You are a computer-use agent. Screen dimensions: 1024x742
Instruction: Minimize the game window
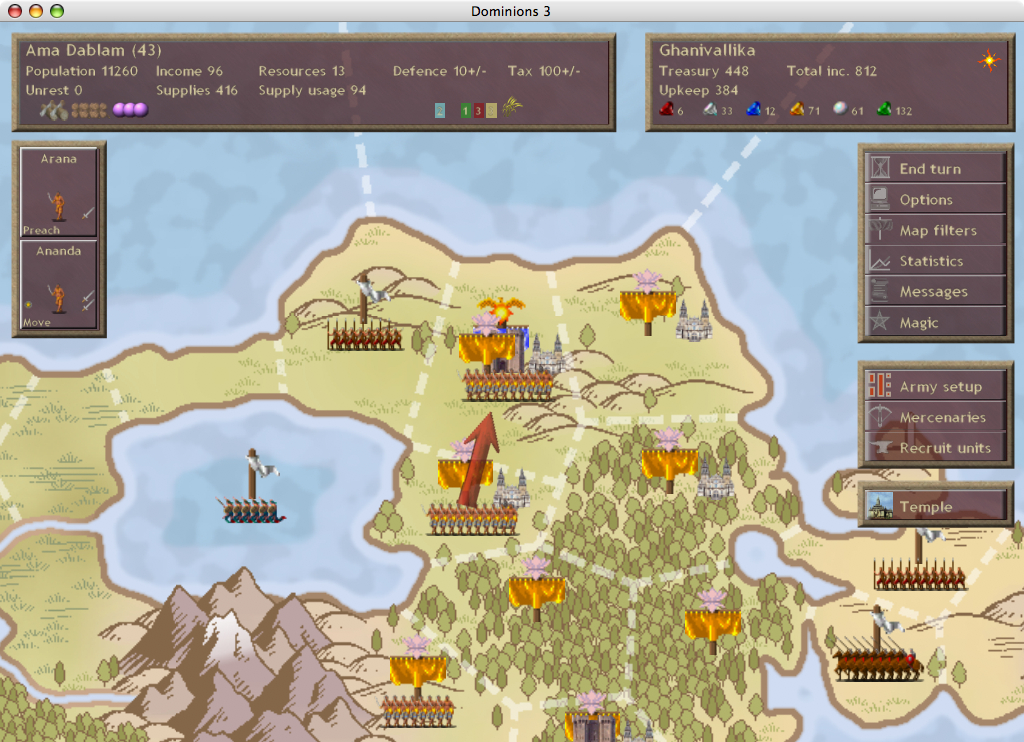(x=36, y=11)
